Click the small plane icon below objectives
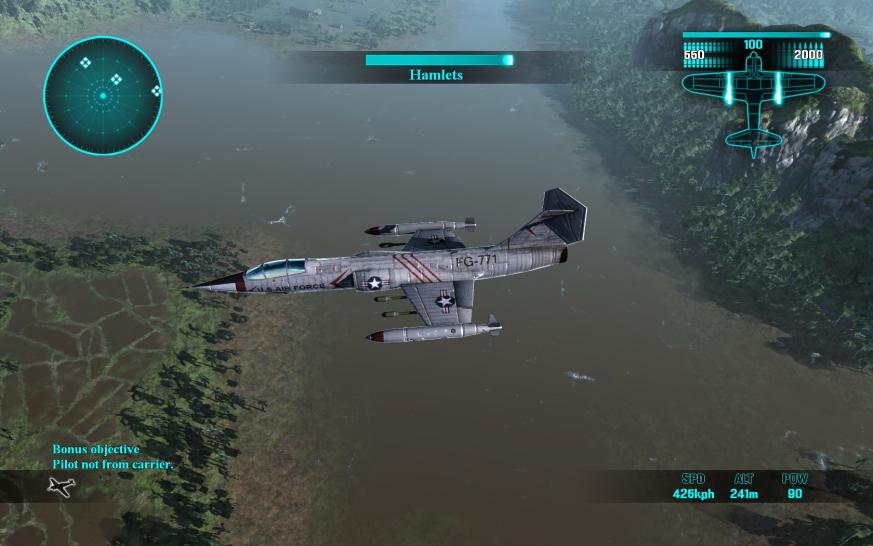The height and width of the screenshot is (546, 873). tap(61, 487)
